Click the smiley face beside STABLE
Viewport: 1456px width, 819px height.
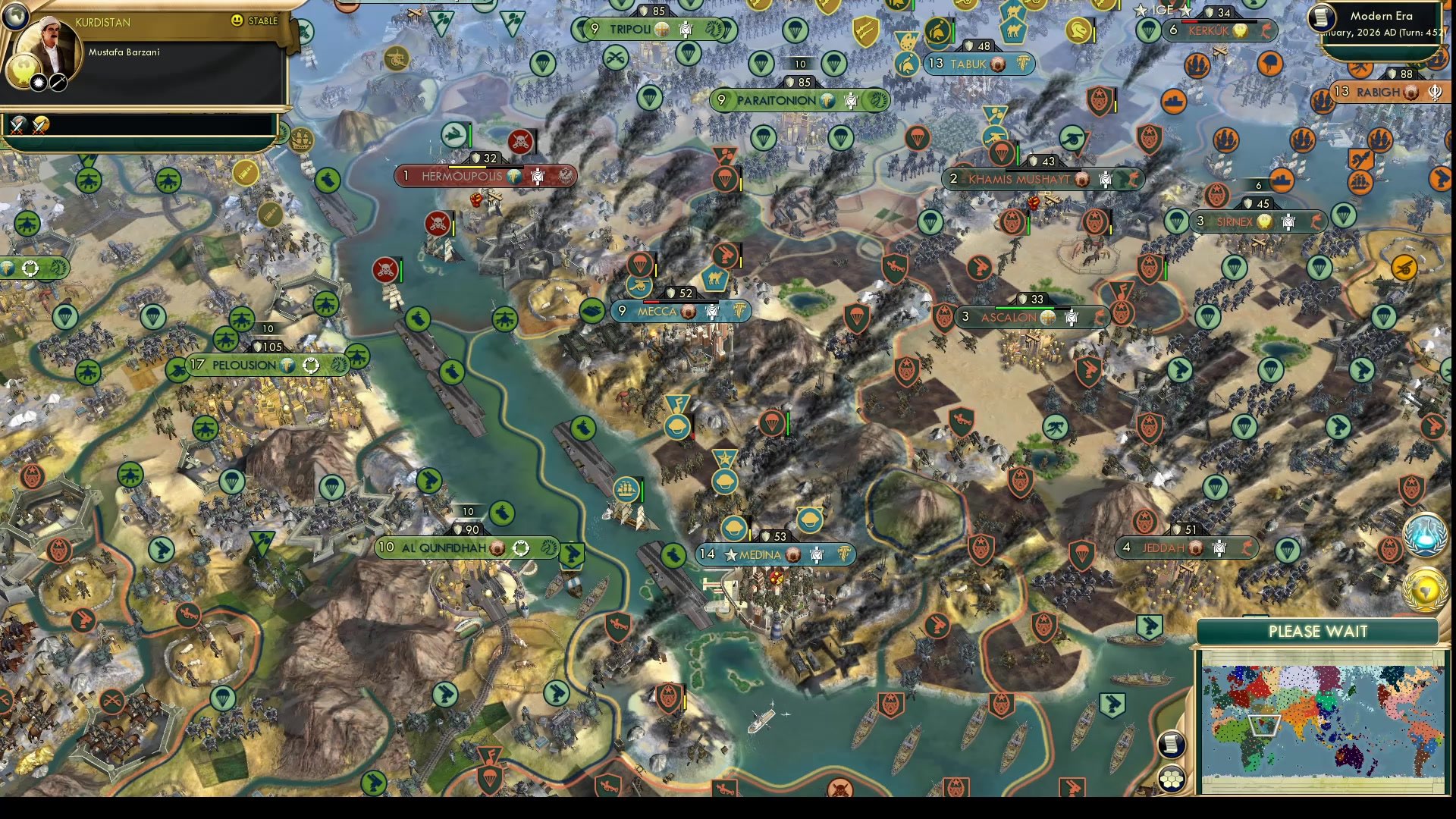[237, 21]
